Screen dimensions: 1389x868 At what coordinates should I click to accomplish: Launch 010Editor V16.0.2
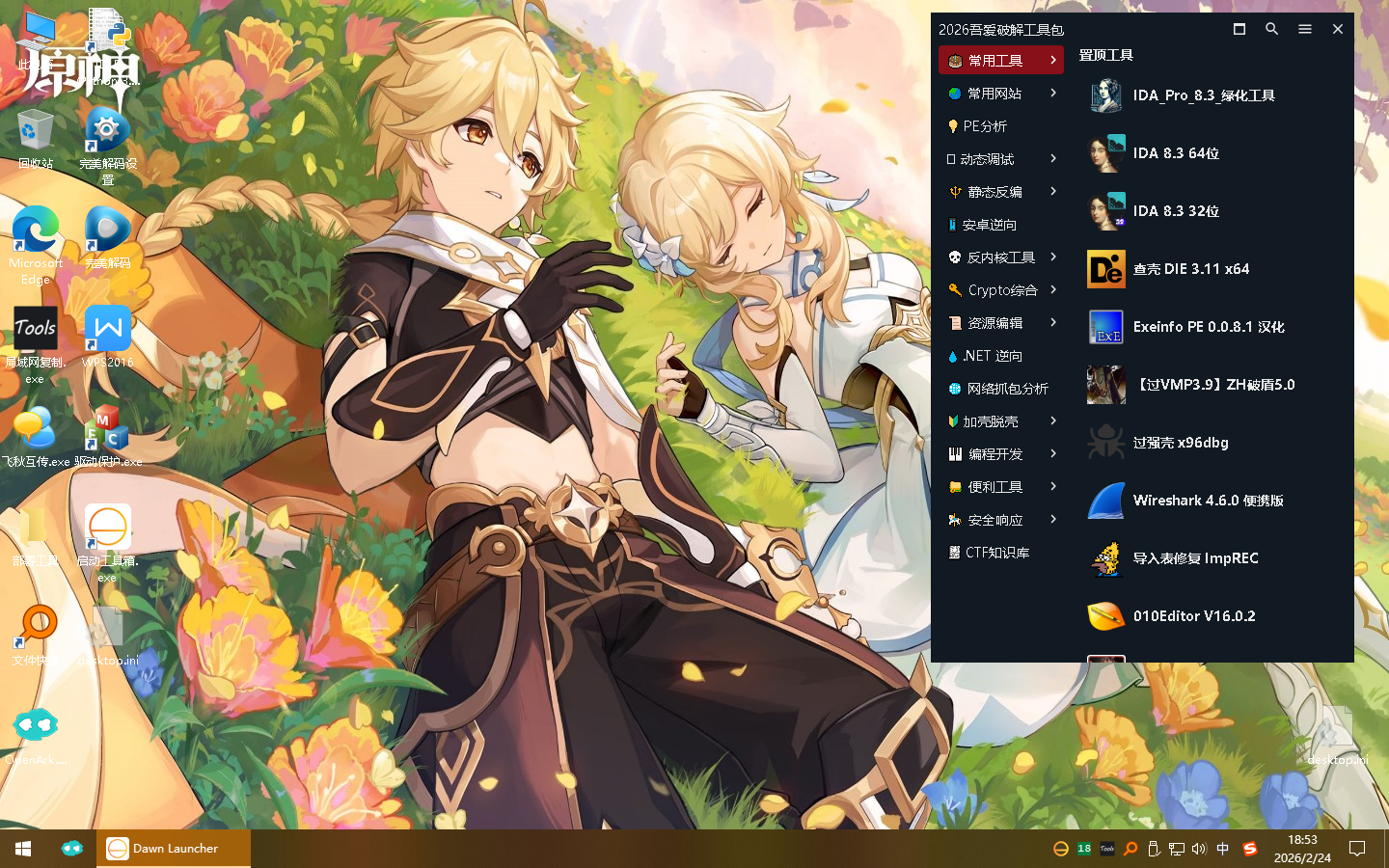click(1193, 616)
